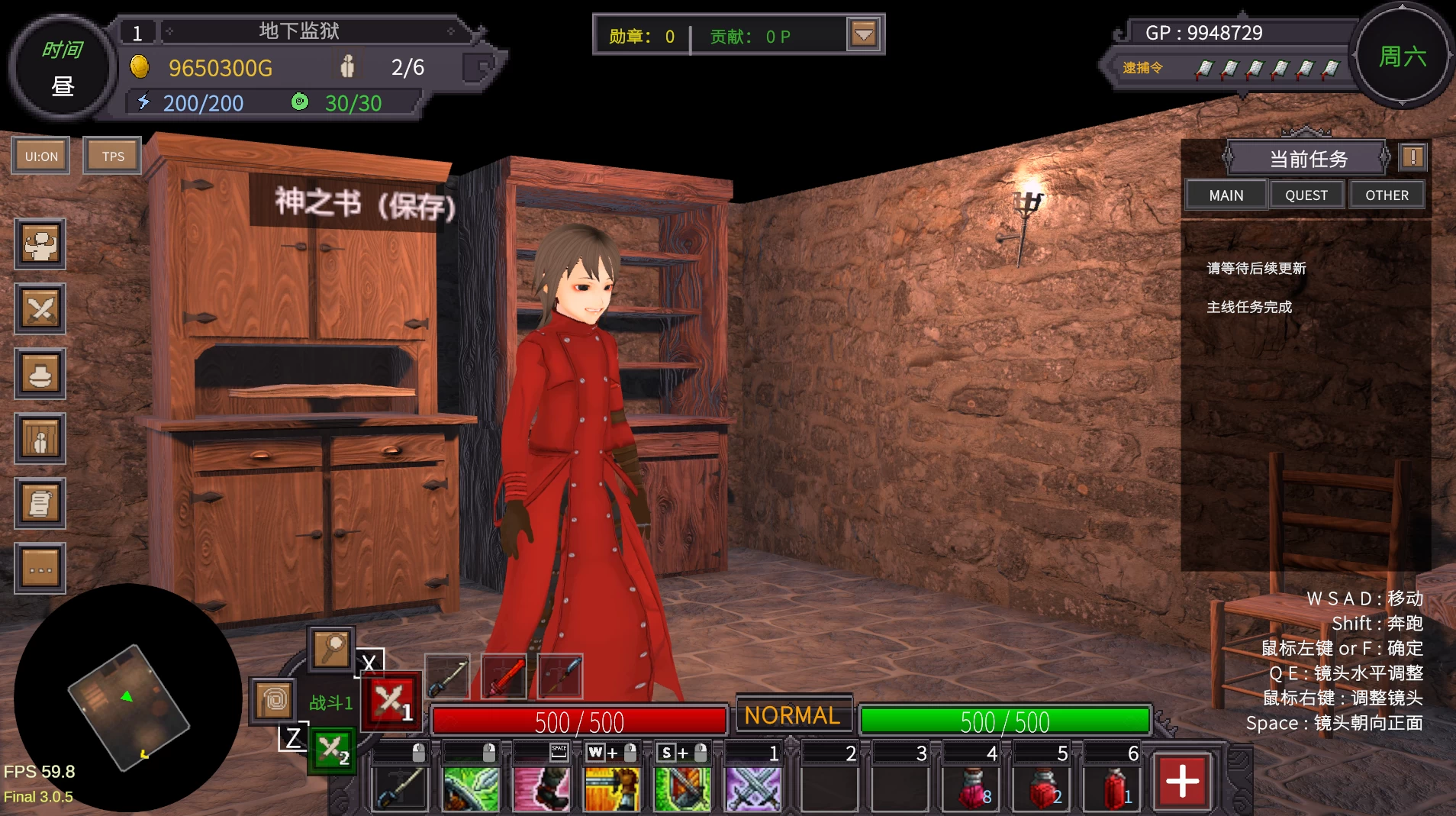Click the sidebar ellipsis (...) expander icon
This screenshot has height=816, width=1456.
(40, 568)
